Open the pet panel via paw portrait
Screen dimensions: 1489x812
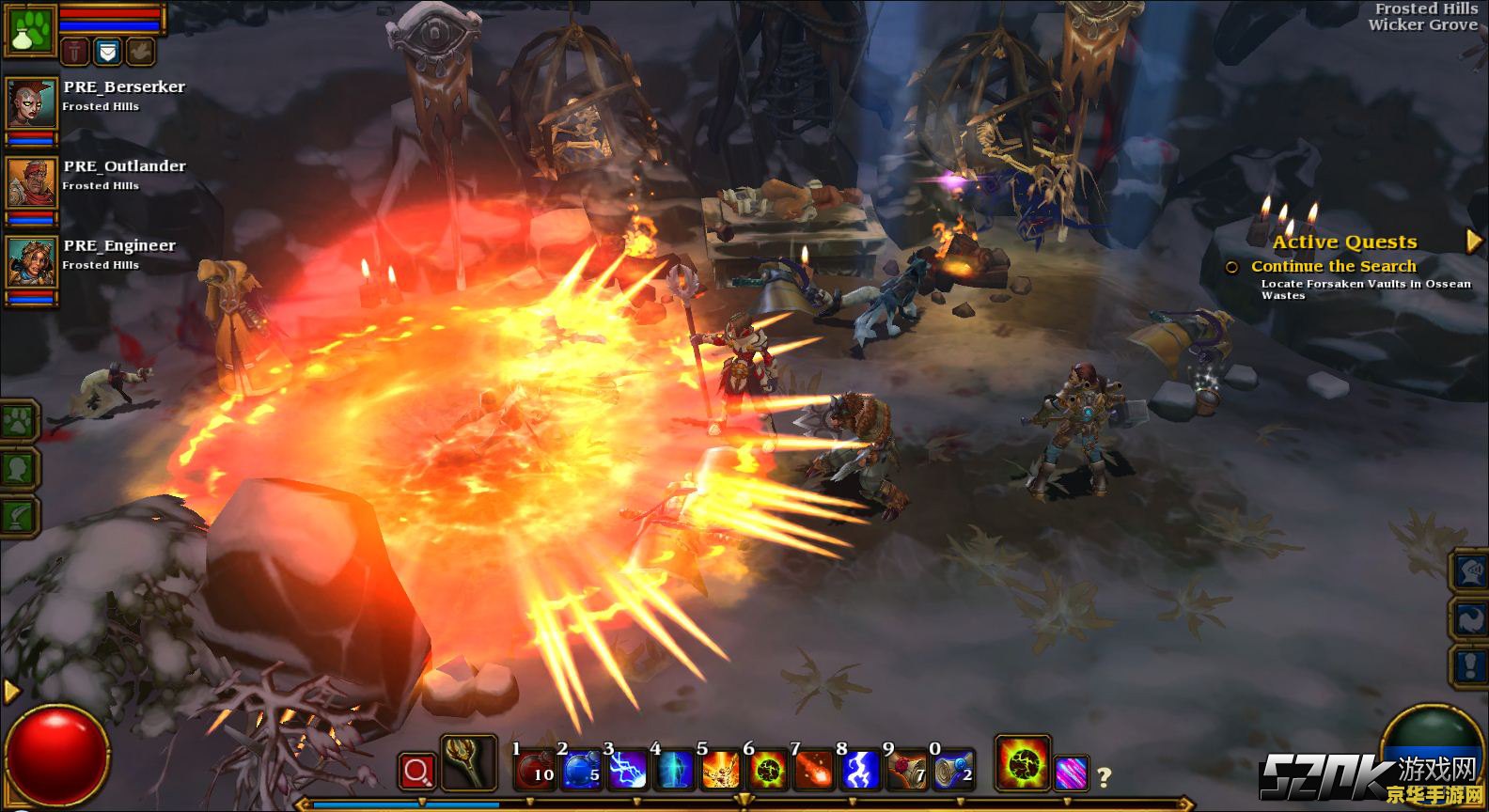pyautogui.click(x=28, y=28)
